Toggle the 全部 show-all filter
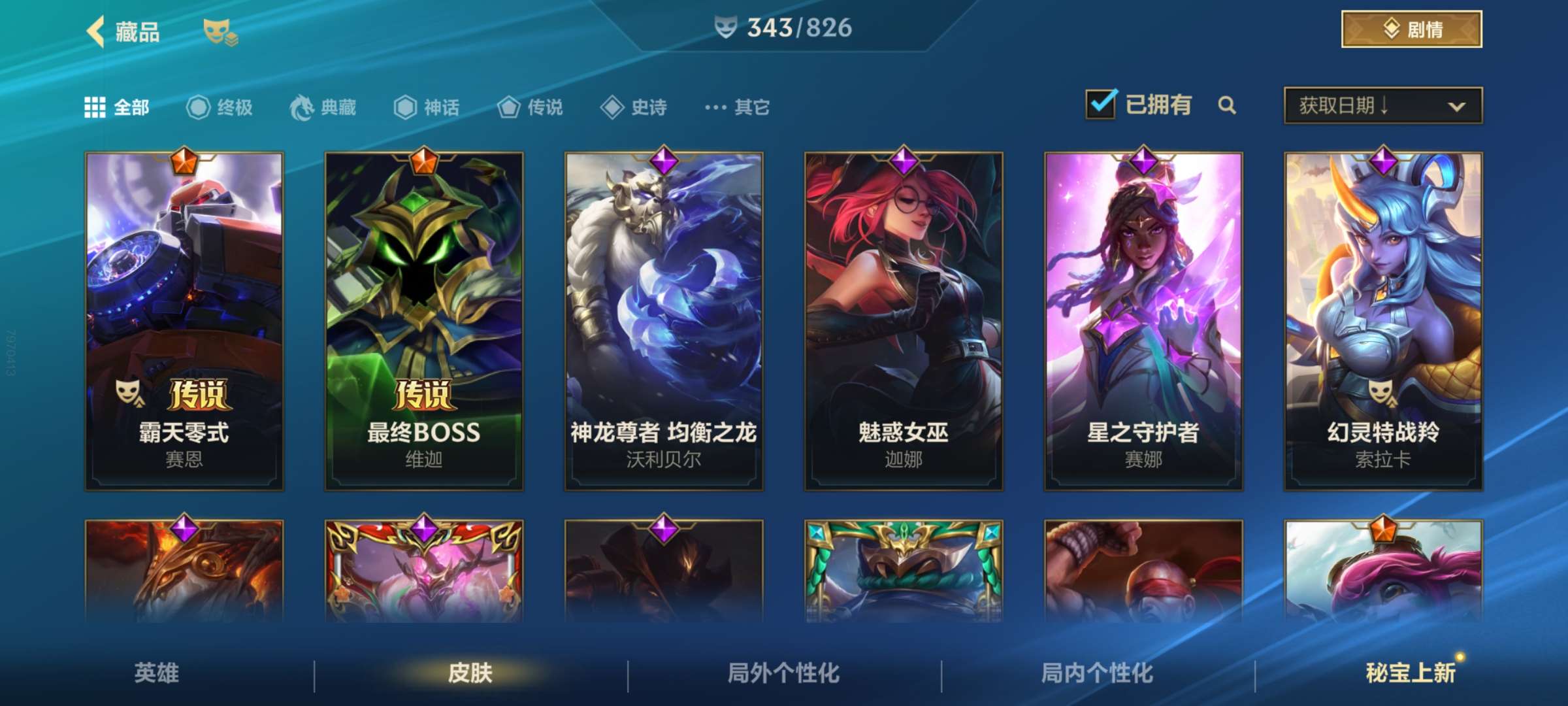1568x706 pixels. tap(114, 109)
